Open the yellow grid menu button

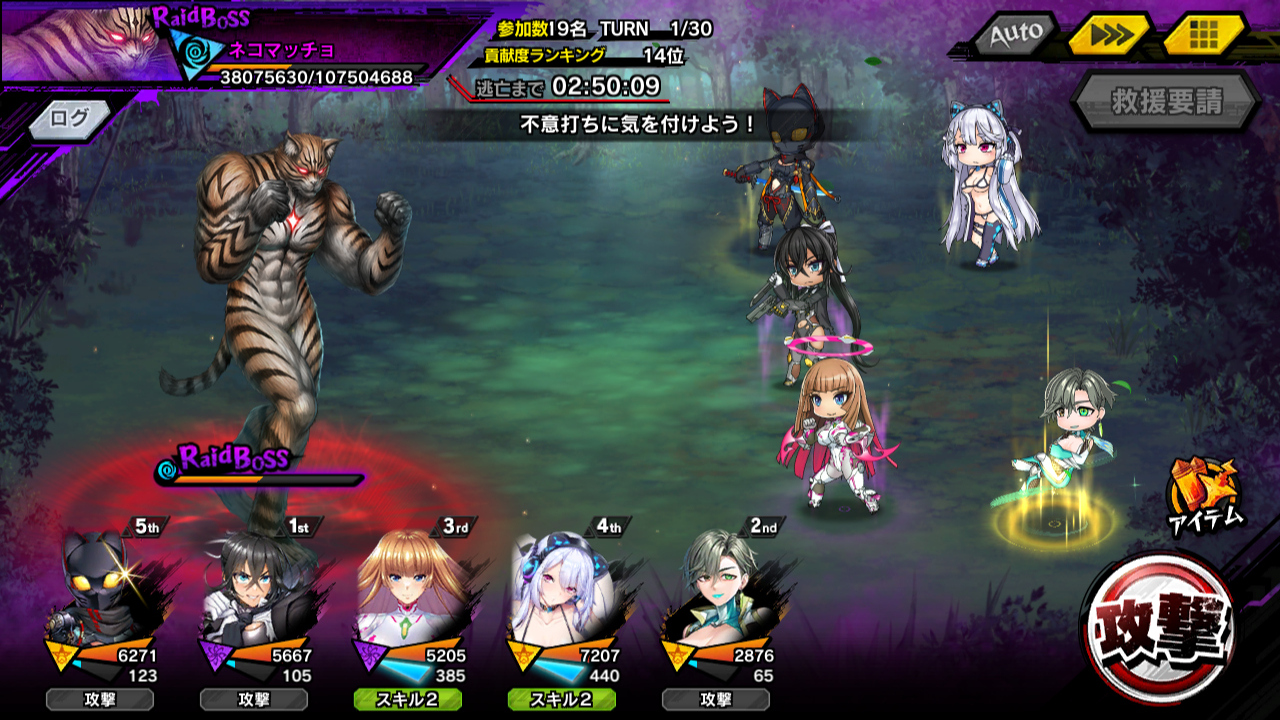click(x=1203, y=35)
